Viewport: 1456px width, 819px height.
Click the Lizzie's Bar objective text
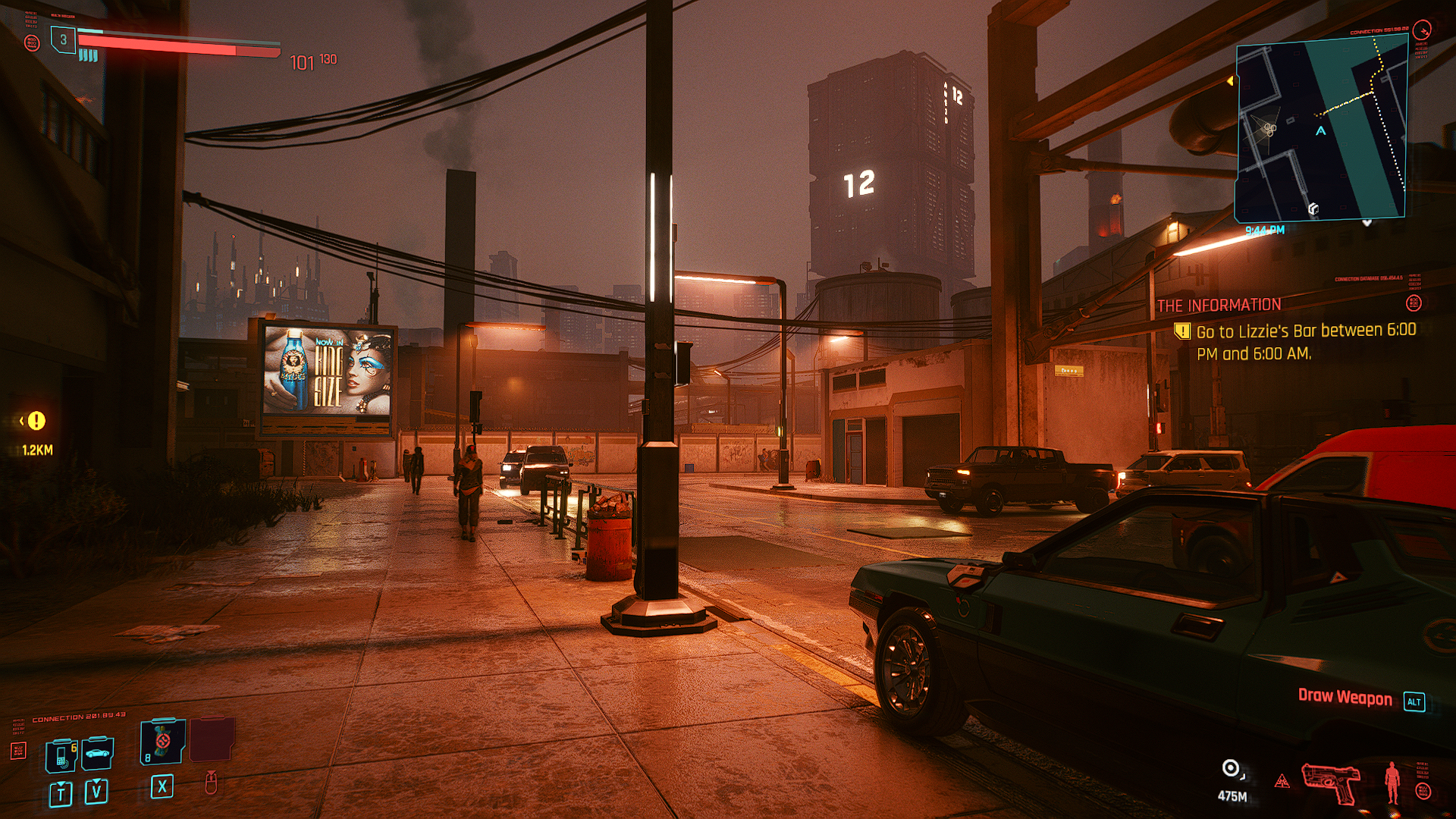1305,342
